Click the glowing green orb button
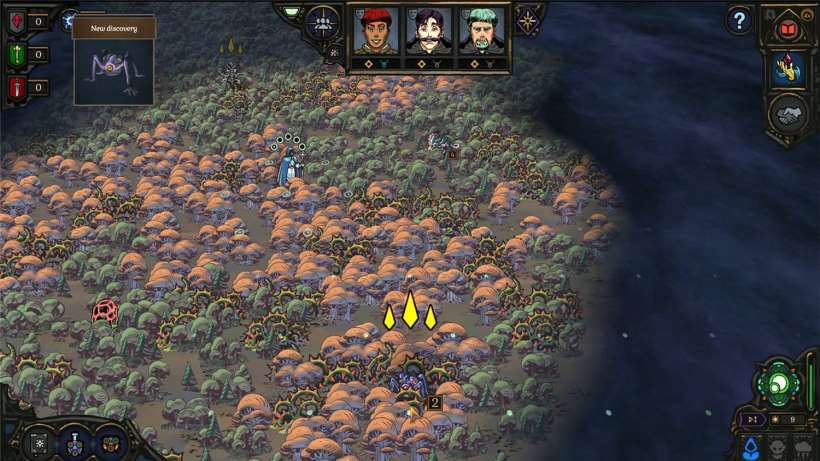This screenshot has height=461, width=820. (778, 381)
